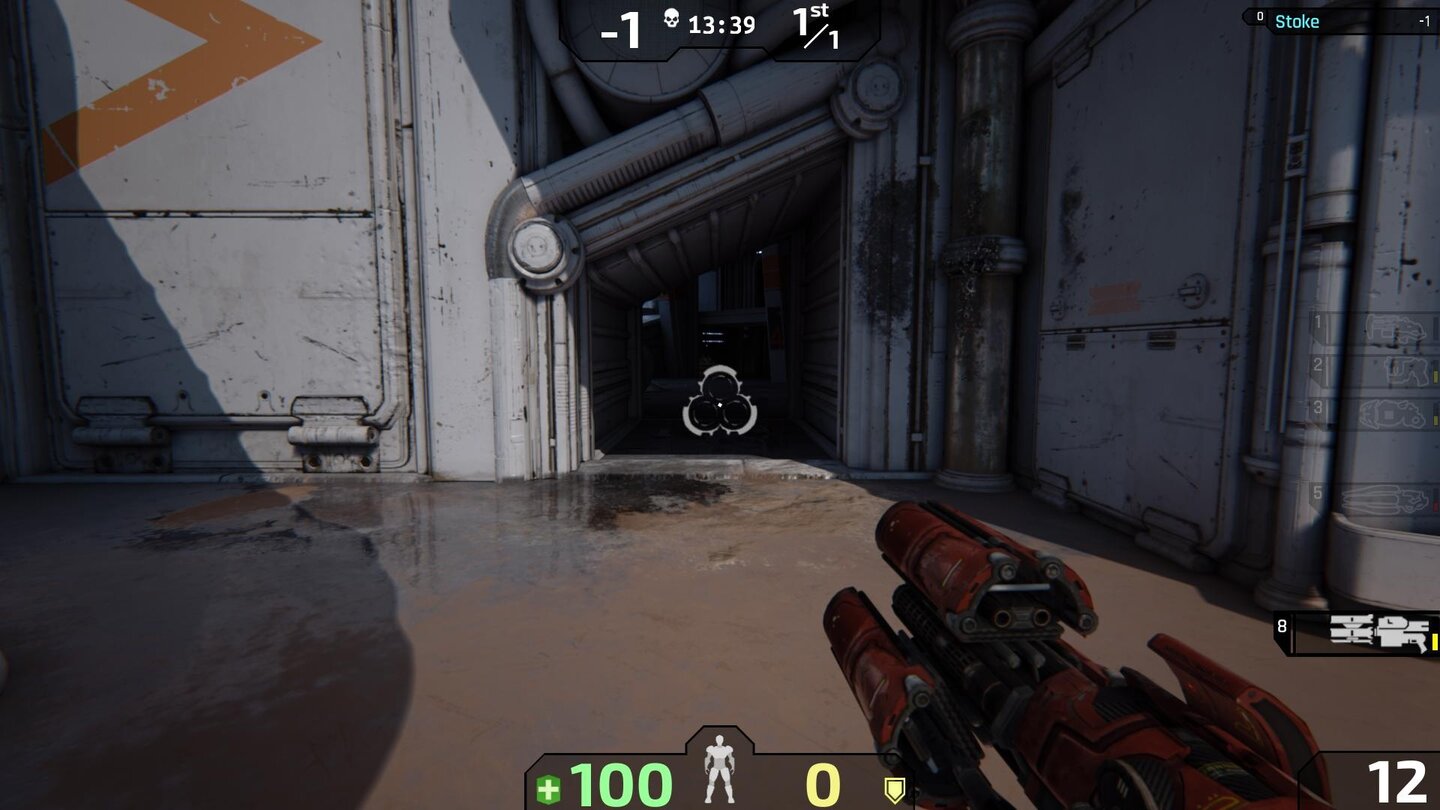Toggle the yellow ammo bar on weapon slot 3
Image resolution: width=1440 pixels, height=810 pixels.
click(1434, 422)
